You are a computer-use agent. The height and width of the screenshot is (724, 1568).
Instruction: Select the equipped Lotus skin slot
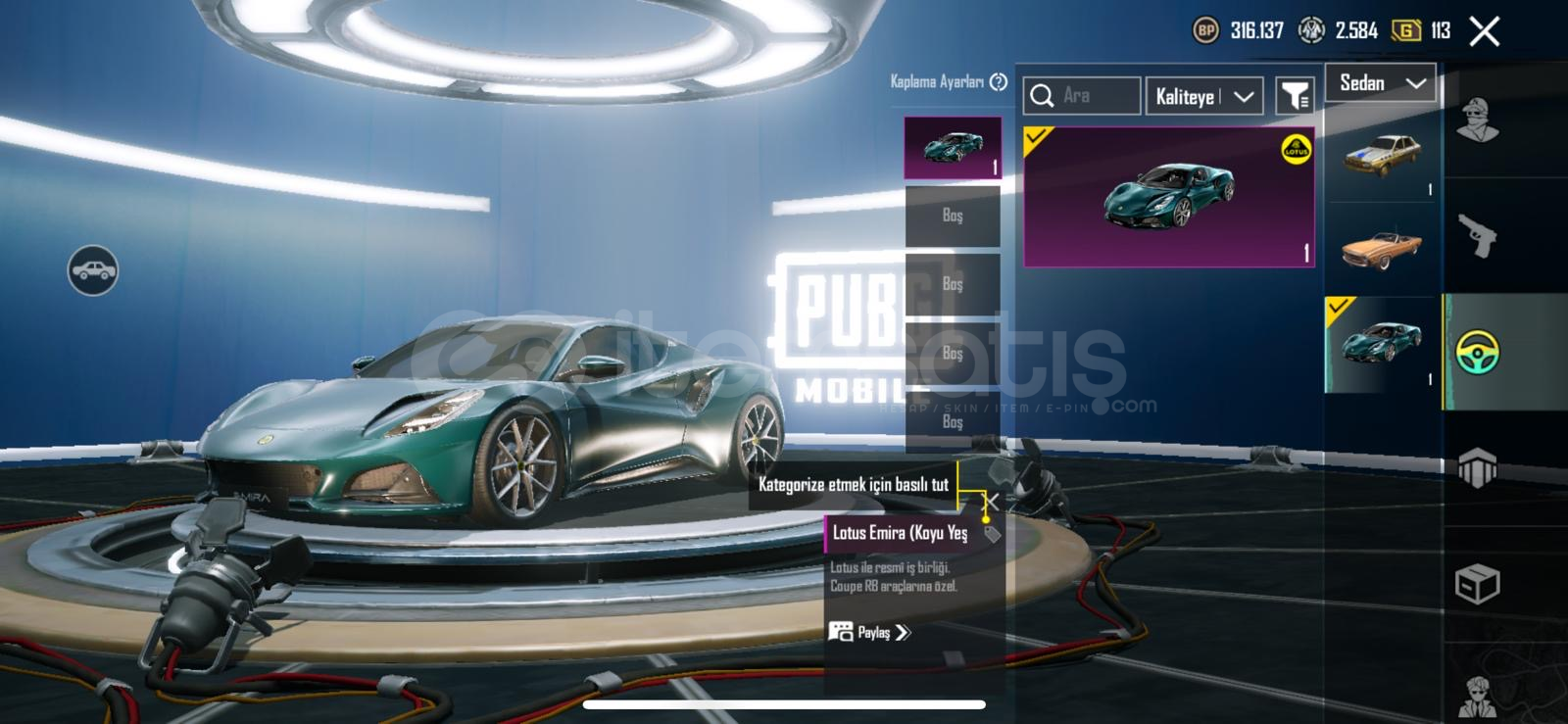tap(953, 148)
